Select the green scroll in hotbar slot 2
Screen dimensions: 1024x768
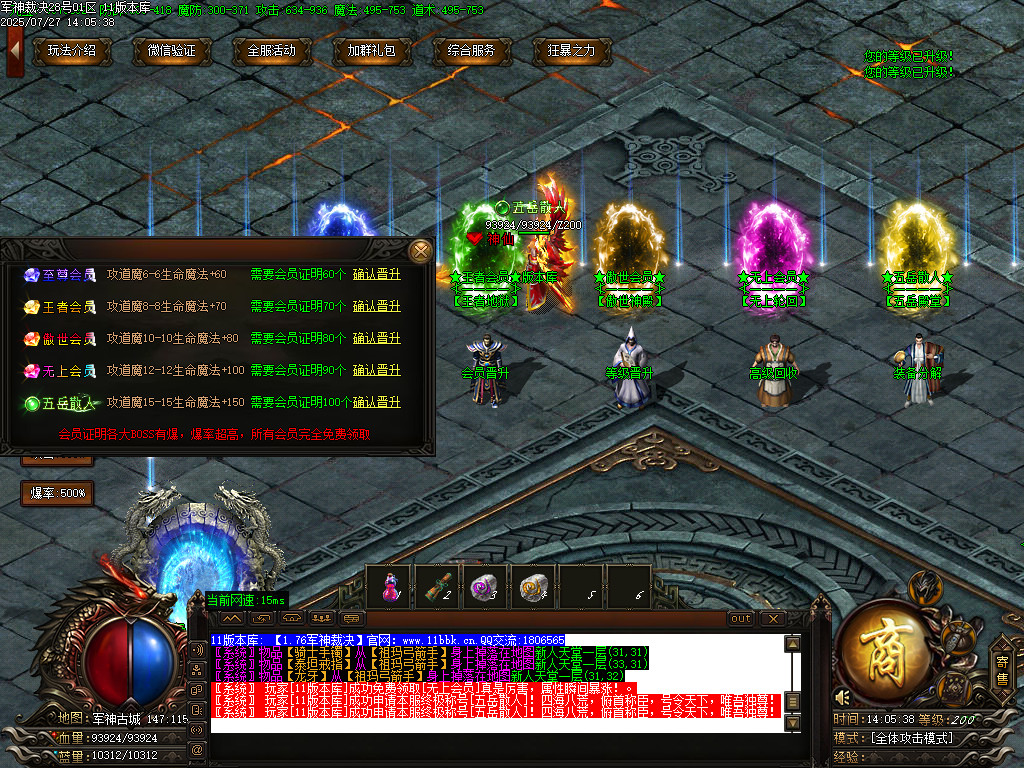click(437, 586)
